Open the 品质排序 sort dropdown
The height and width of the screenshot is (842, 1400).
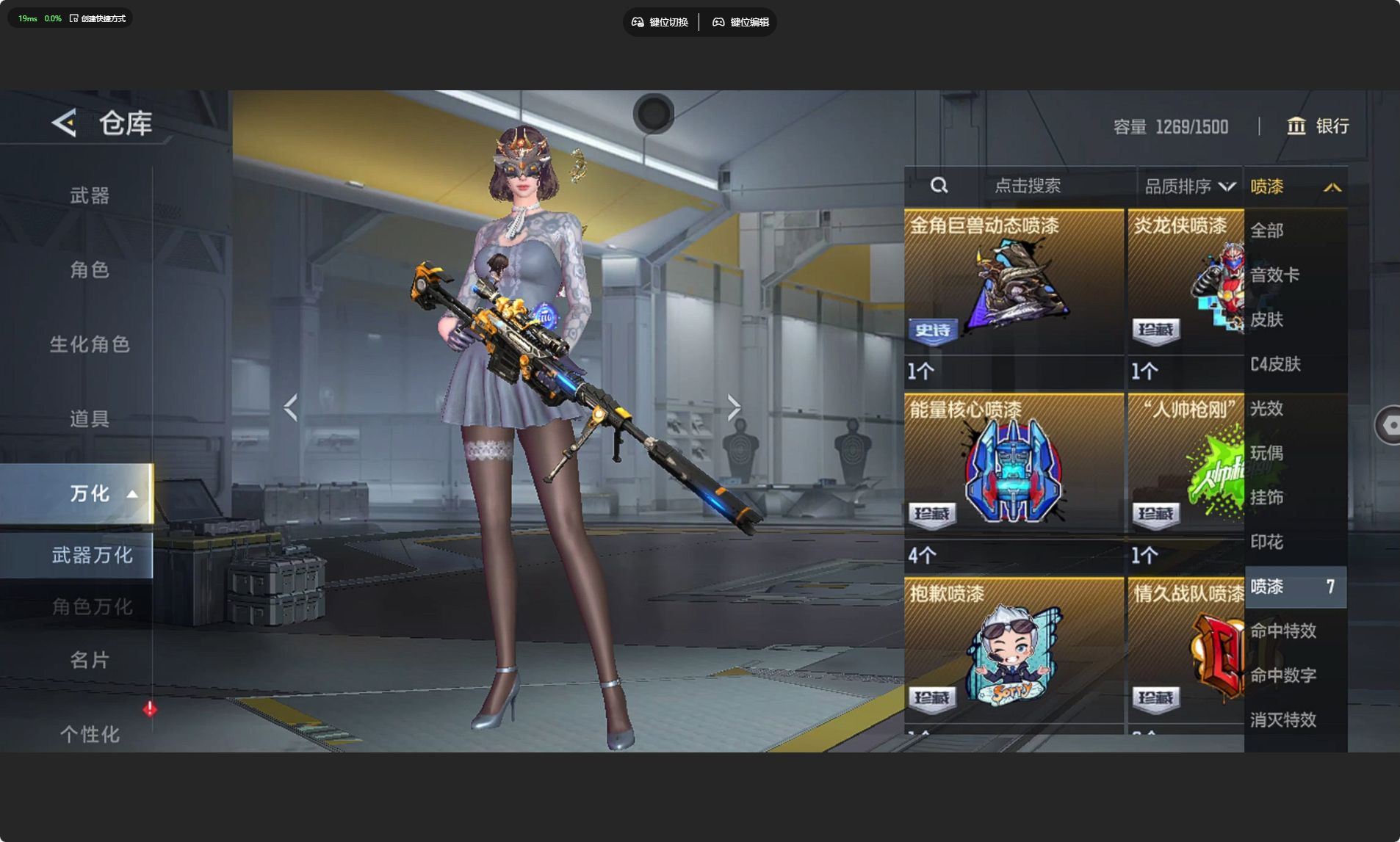[1188, 186]
